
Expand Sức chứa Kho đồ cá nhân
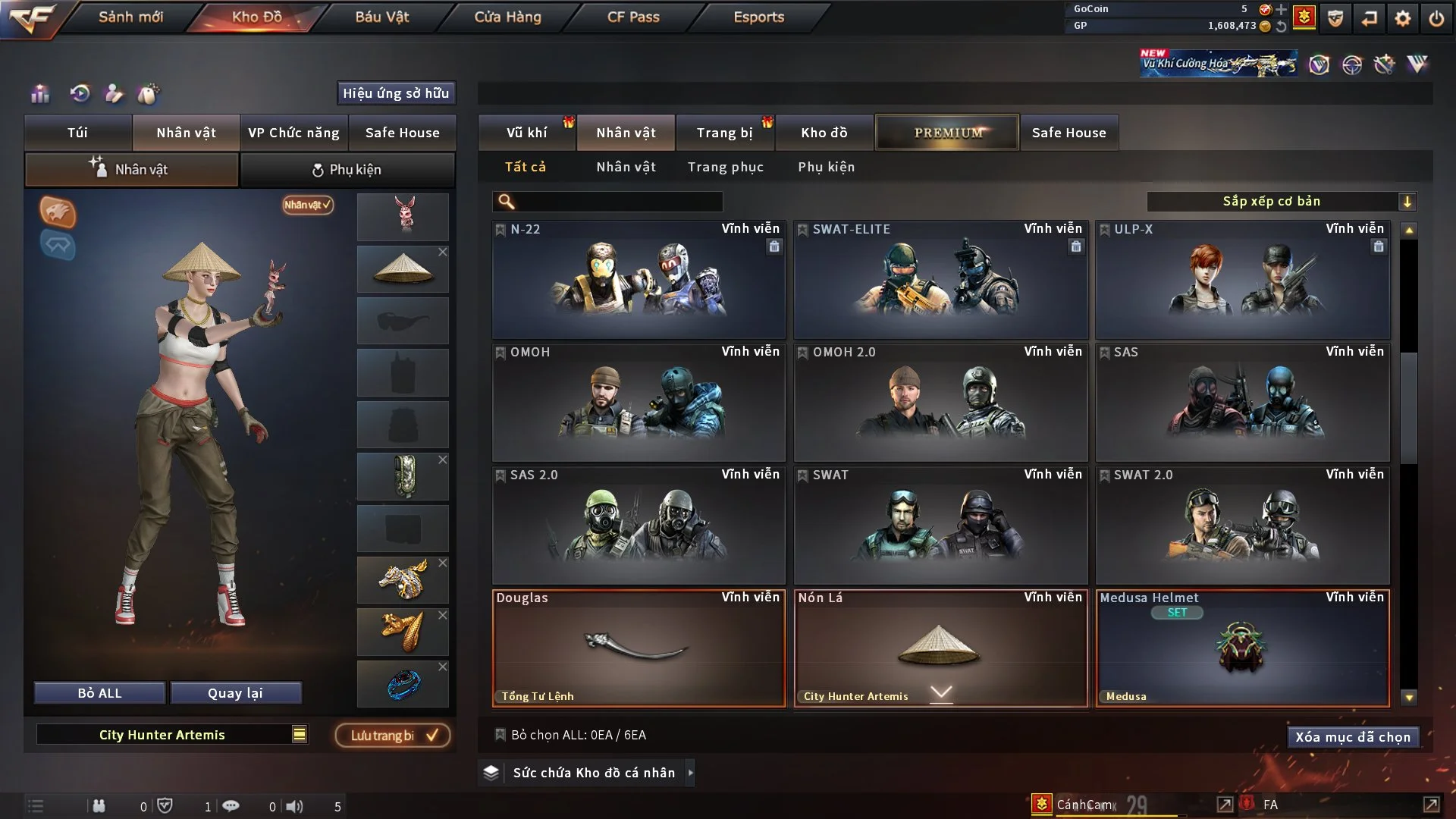pos(593,773)
